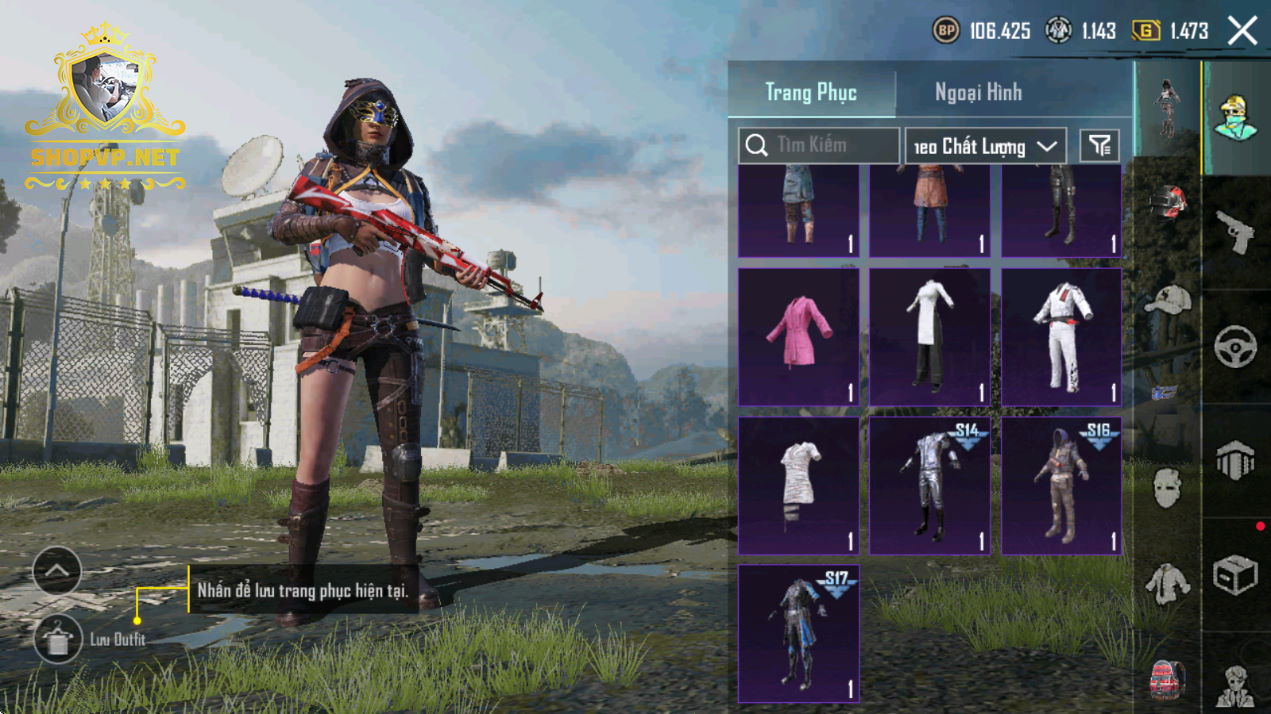Show the helmet subcategory
Image resolution: width=1271 pixels, height=714 pixels.
1166,202
